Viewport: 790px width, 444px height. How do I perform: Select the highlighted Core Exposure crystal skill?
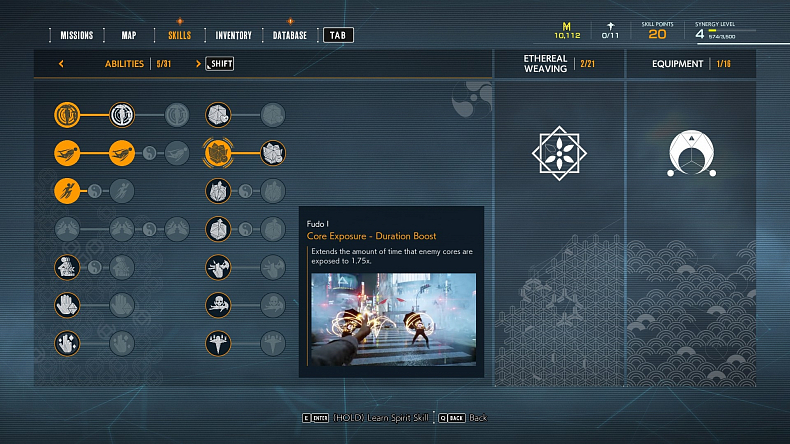[x=219, y=153]
